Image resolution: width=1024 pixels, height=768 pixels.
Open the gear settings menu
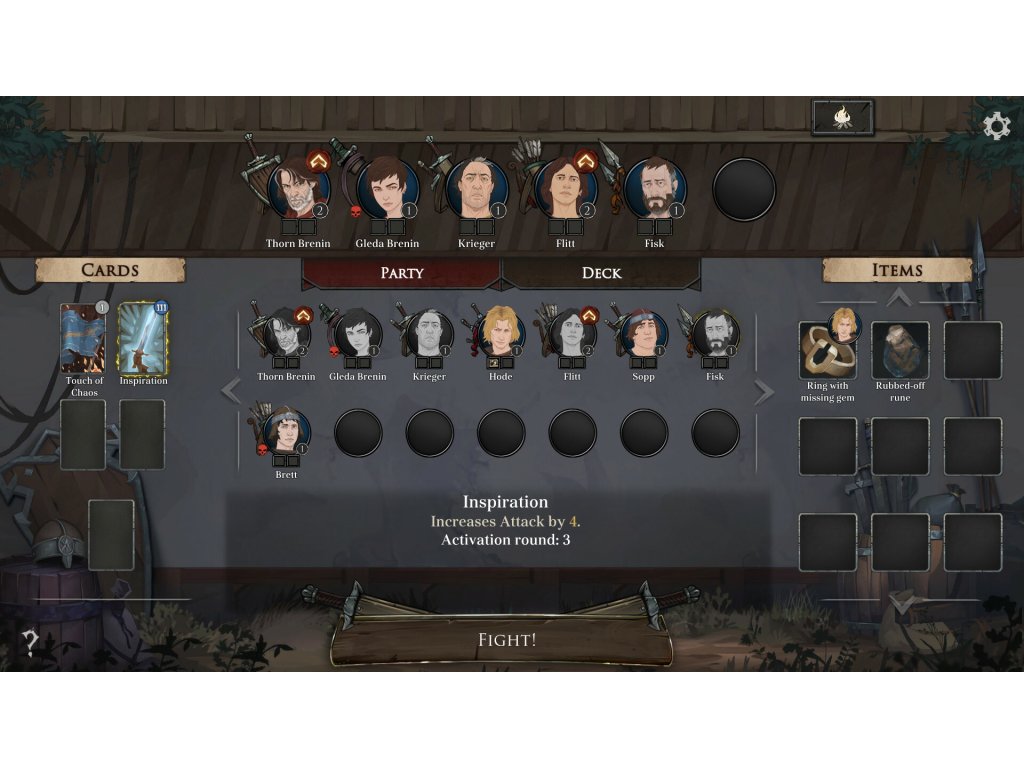tap(996, 126)
